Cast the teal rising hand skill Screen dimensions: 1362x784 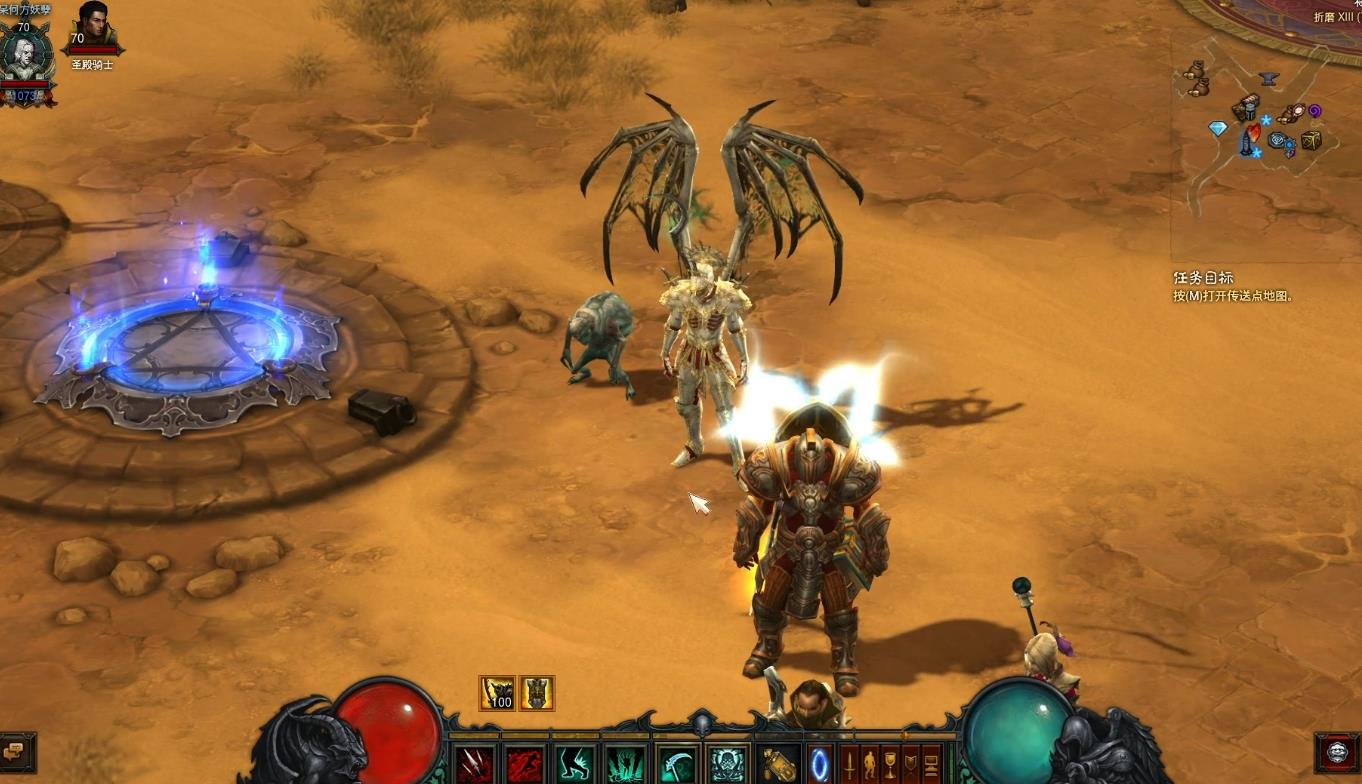(626, 765)
